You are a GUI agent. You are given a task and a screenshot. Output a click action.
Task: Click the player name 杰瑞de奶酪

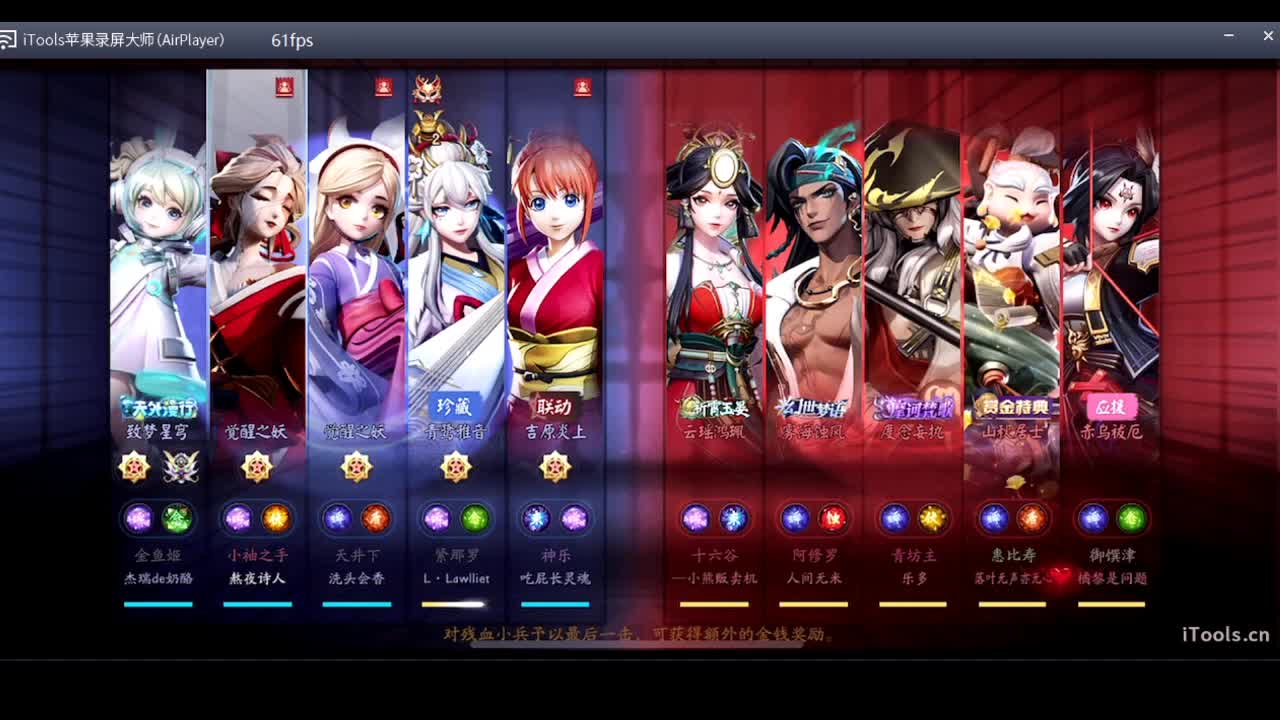[157, 577]
